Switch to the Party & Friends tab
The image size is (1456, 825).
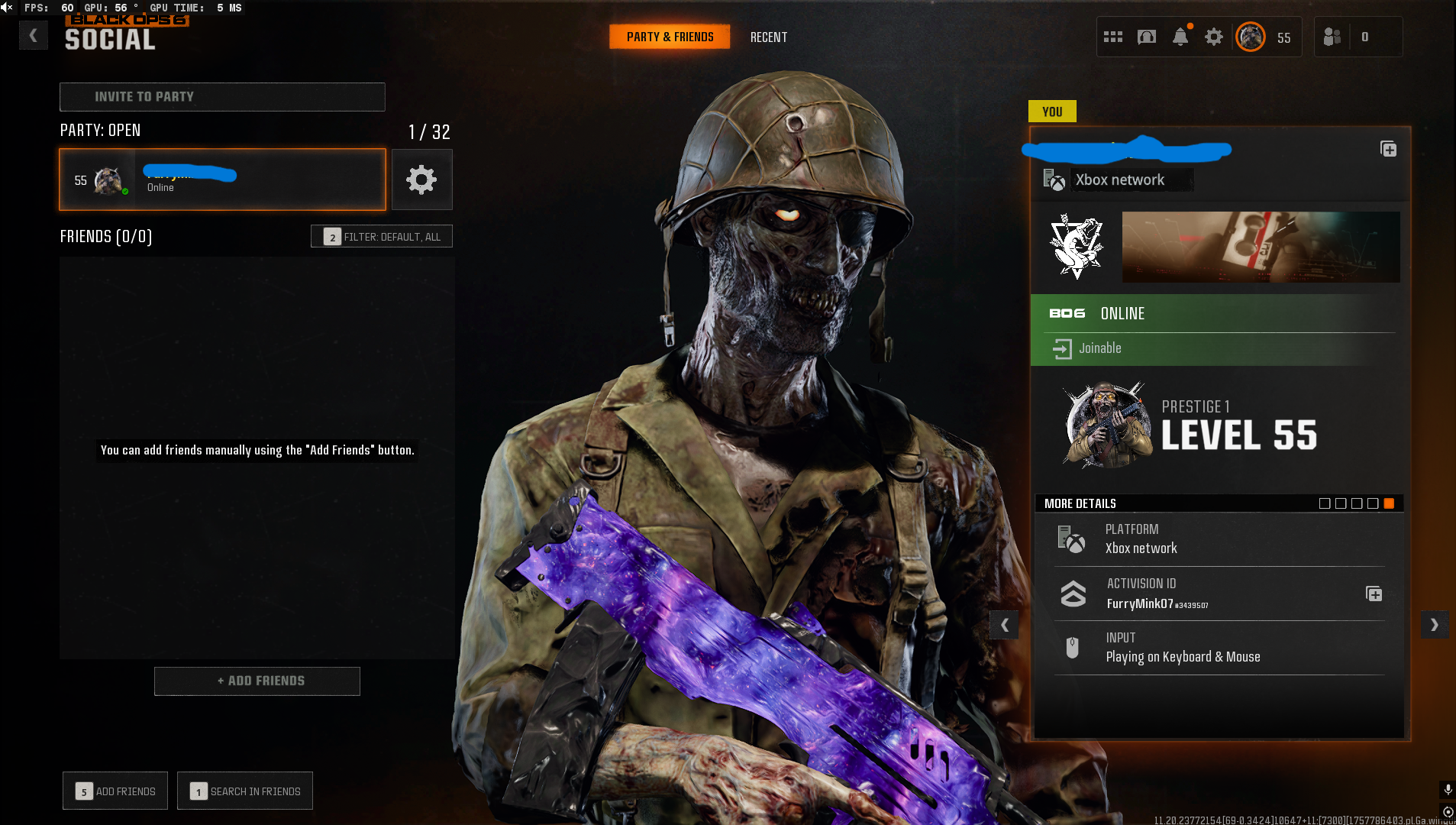(x=670, y=37)
